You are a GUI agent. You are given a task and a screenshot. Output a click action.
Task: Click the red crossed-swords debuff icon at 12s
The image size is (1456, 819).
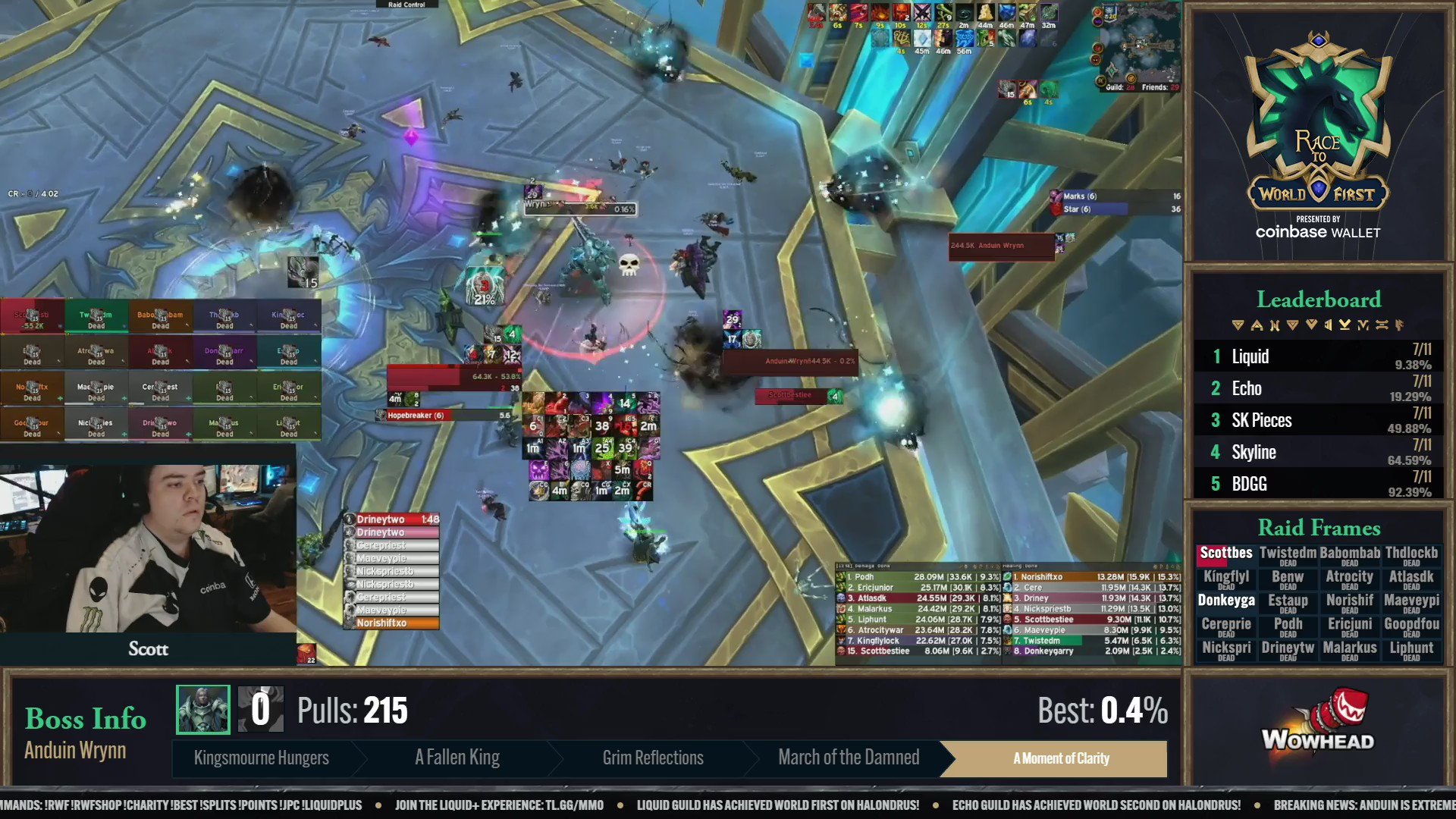923,13
